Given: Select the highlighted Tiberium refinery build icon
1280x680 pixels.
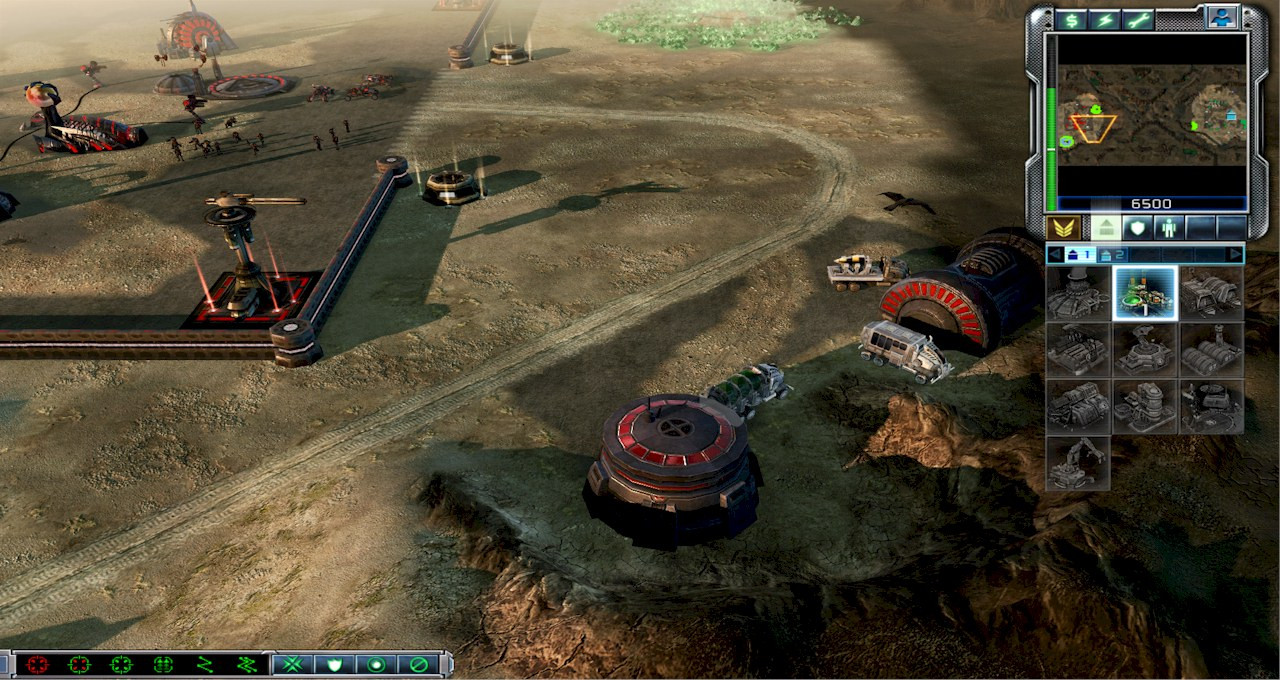Looking at the screenshot, I should 1145,293.
